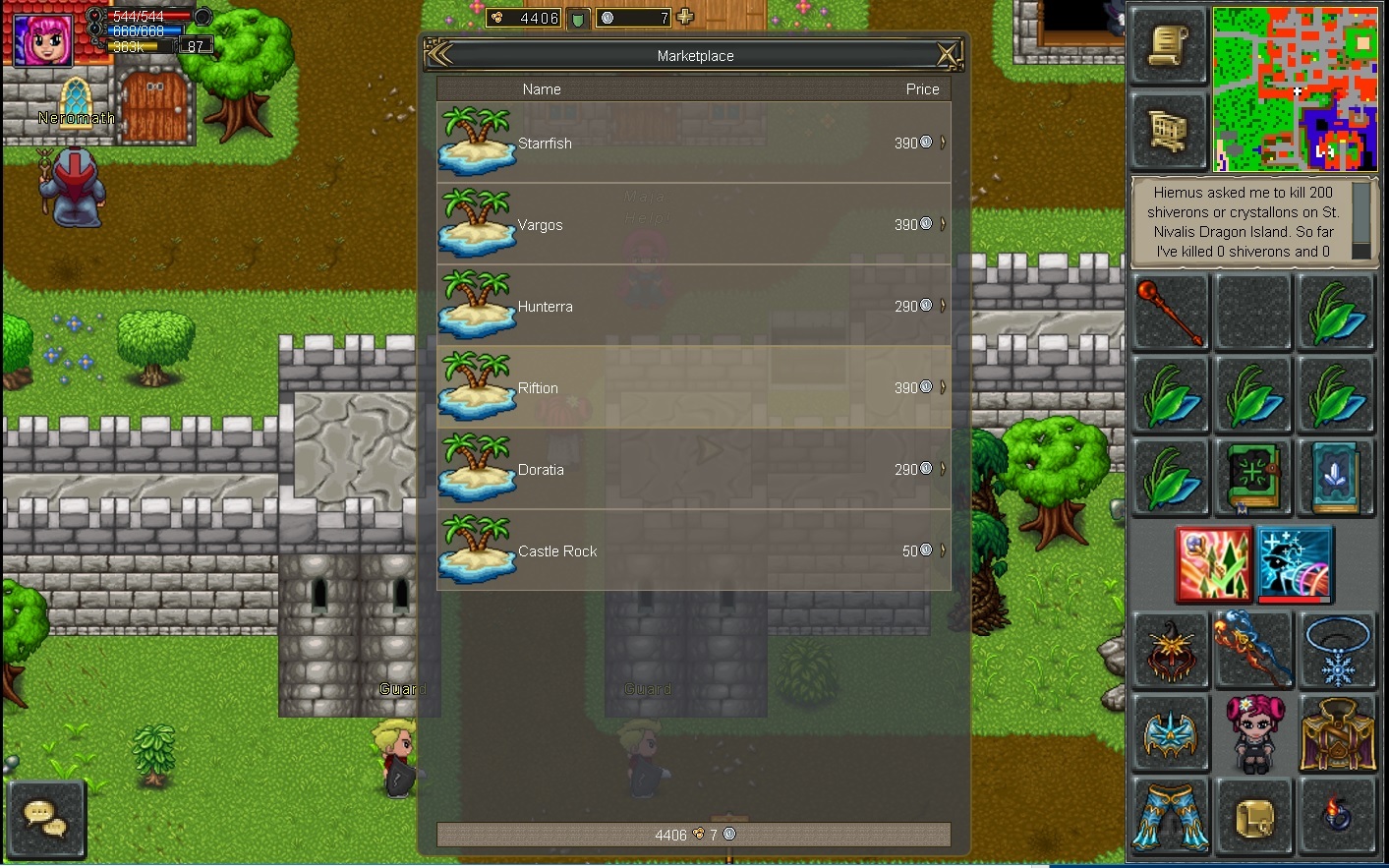This screenshot has width=1389, height=868.
Task: Go back using Marketplace left arrow
Action: pos(439,55)
